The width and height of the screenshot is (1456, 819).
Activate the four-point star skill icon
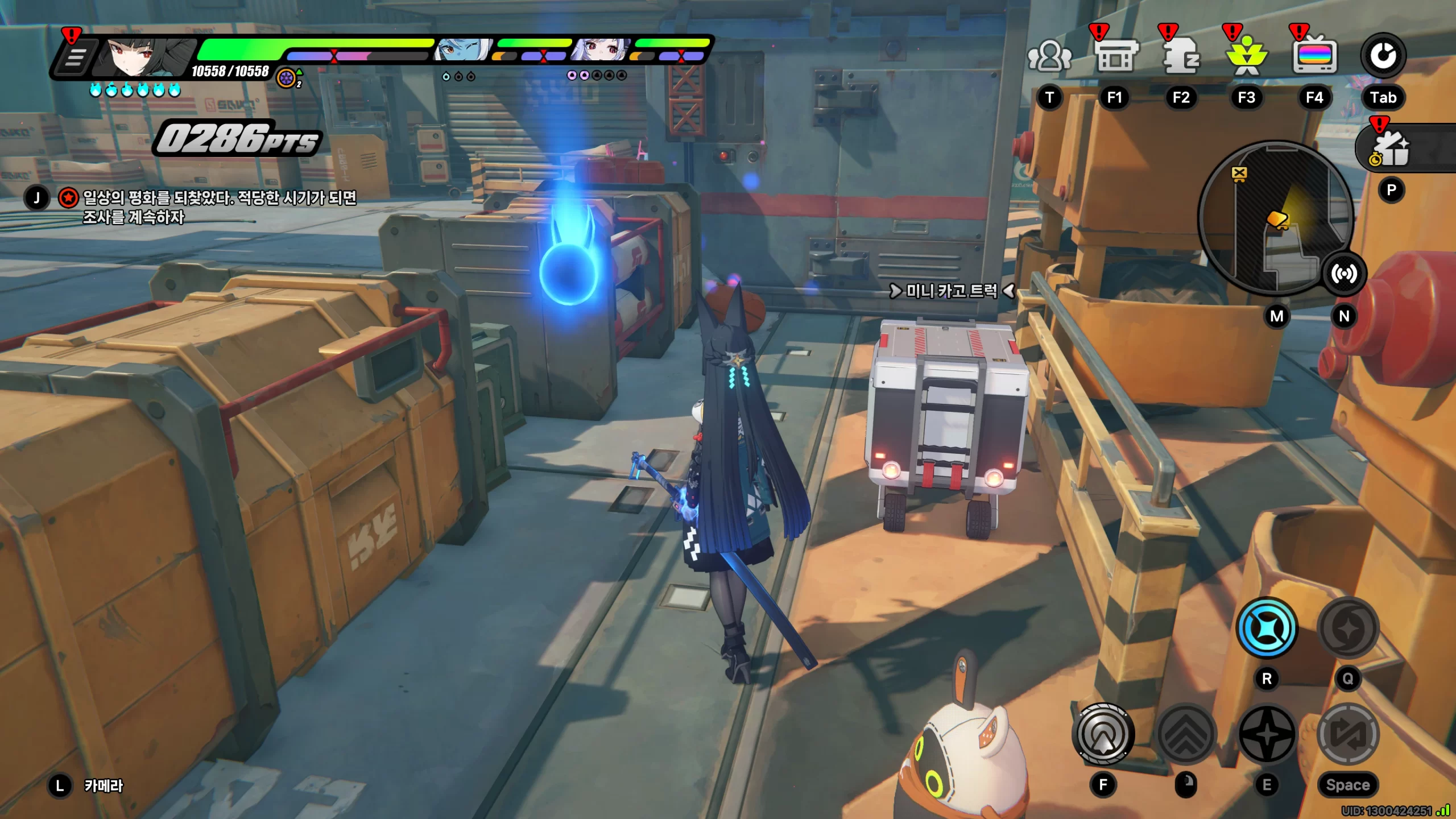point(1267,734)
